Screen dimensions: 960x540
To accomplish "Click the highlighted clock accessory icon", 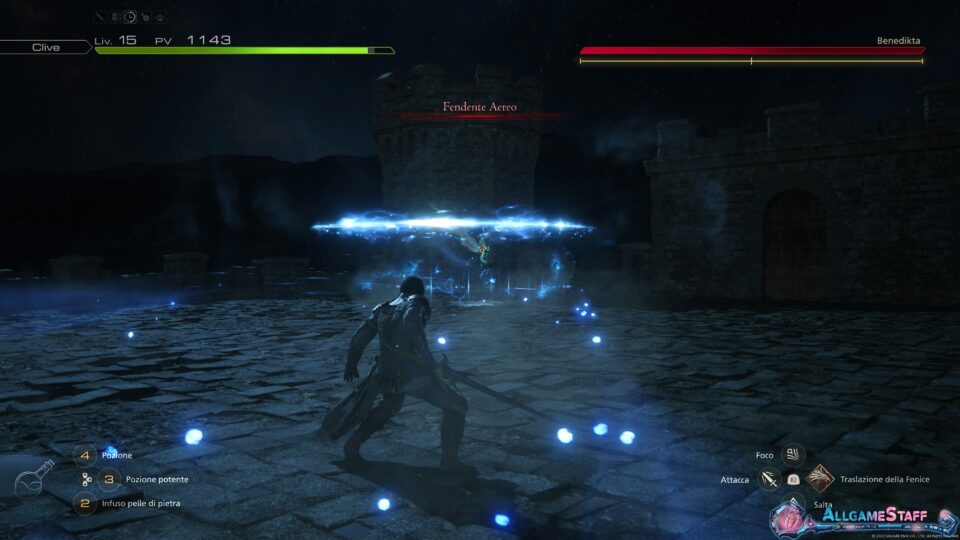I will click(x=131, y=17).
